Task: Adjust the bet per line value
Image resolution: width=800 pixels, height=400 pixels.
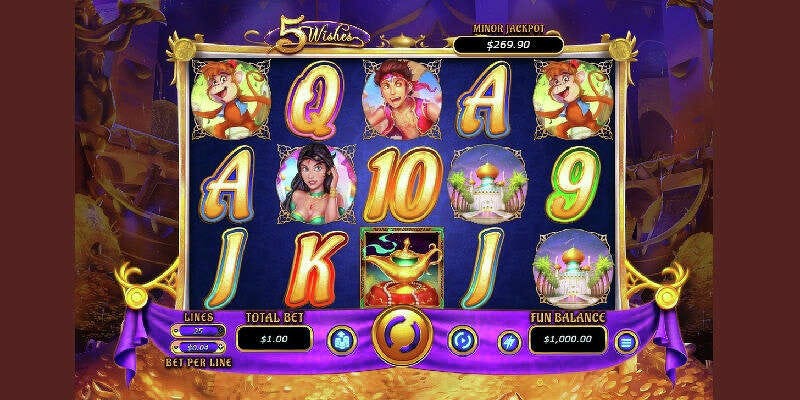Action: point(196,346)
